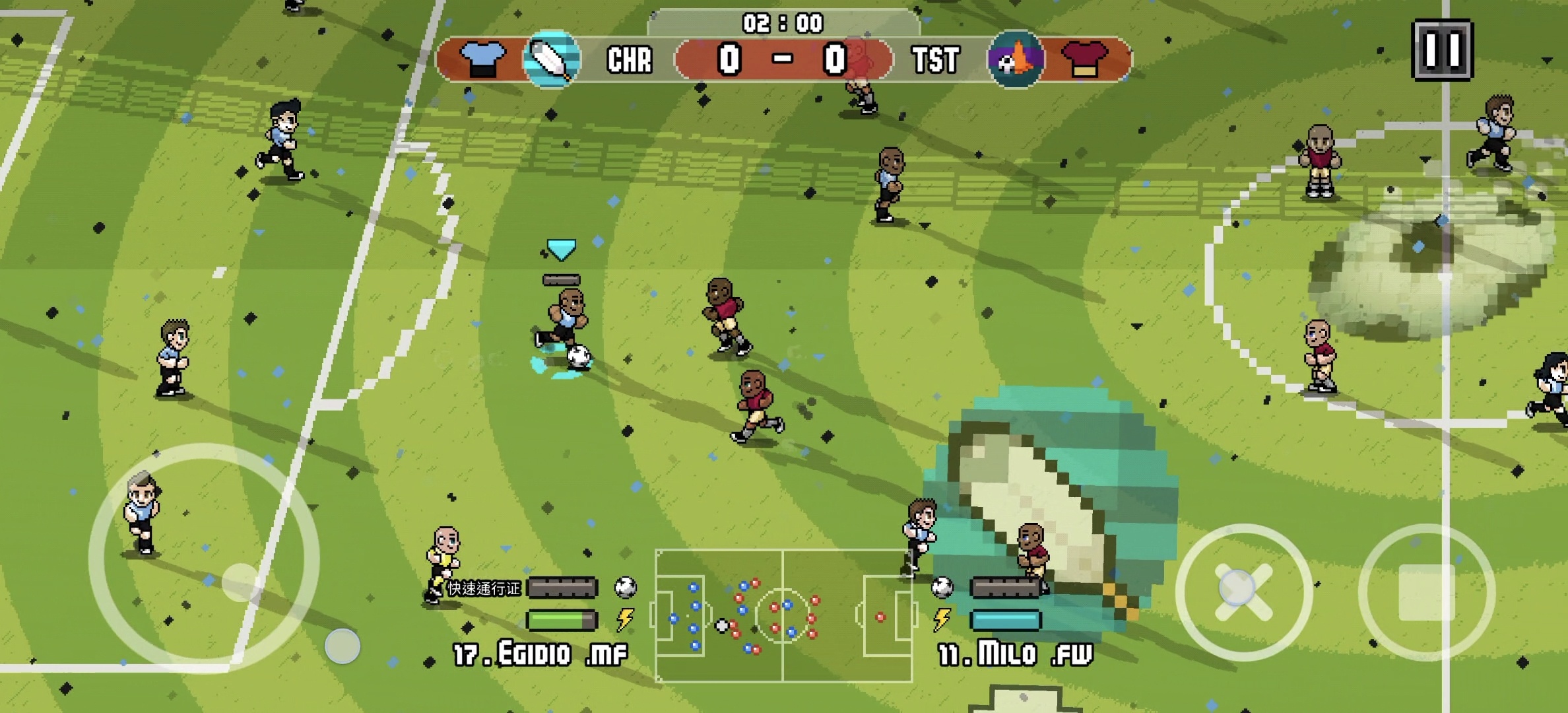
Task: Tap the maroon TST jersey icon
Action: [x=1085, y=59]
